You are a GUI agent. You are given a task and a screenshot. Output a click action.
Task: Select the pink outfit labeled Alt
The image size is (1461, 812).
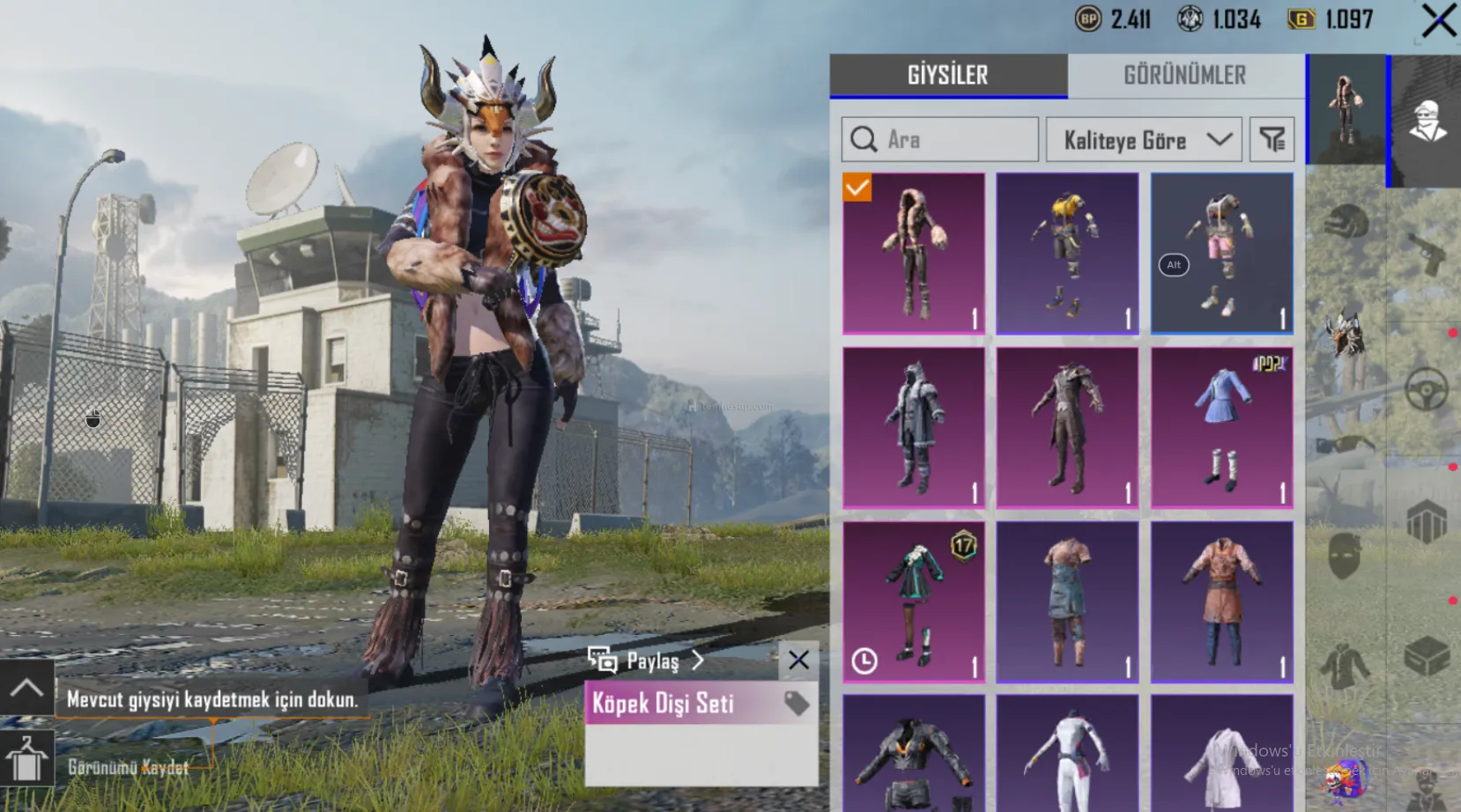tap(1221, 253)
